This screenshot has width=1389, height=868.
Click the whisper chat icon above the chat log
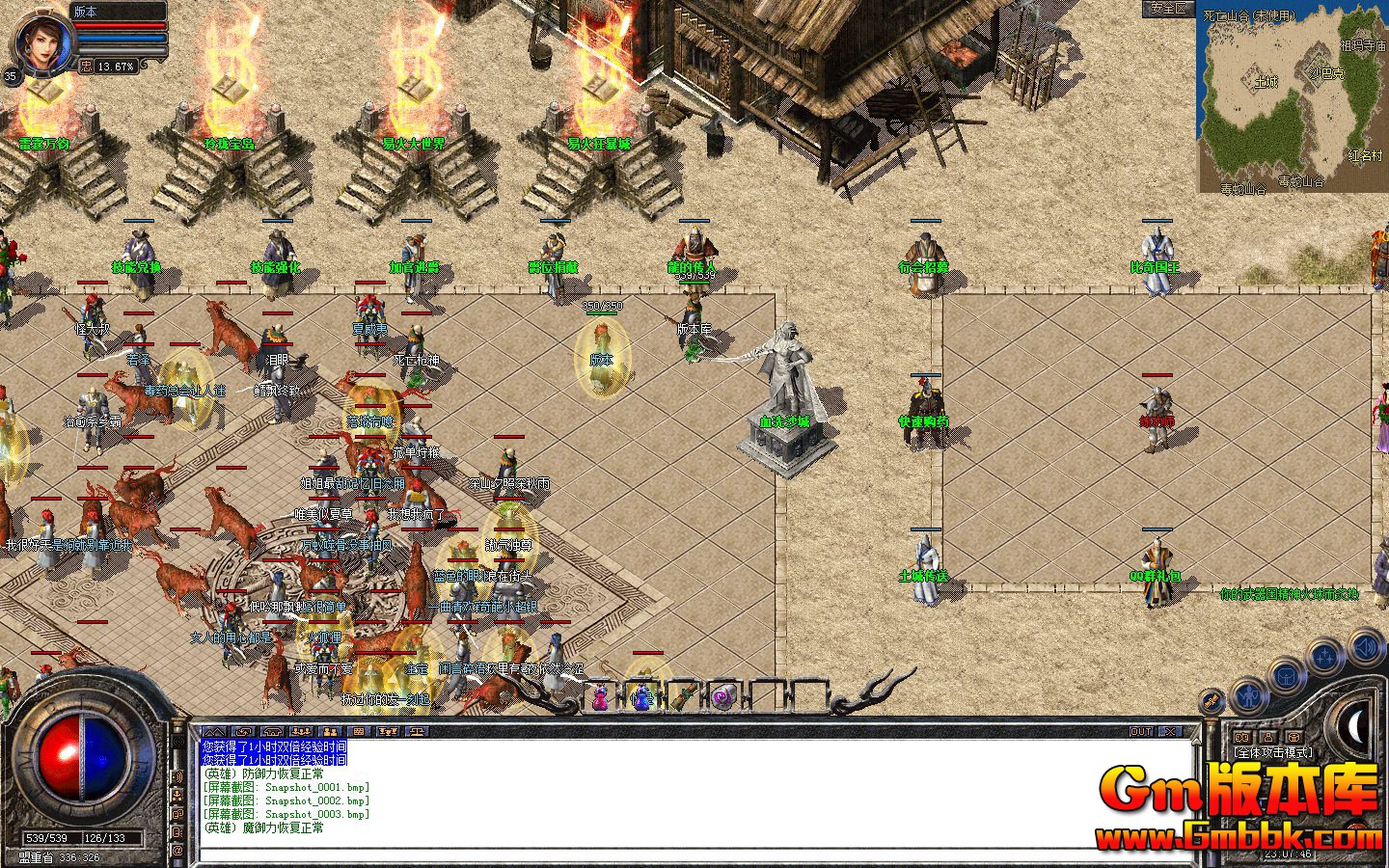coord(242,731)
